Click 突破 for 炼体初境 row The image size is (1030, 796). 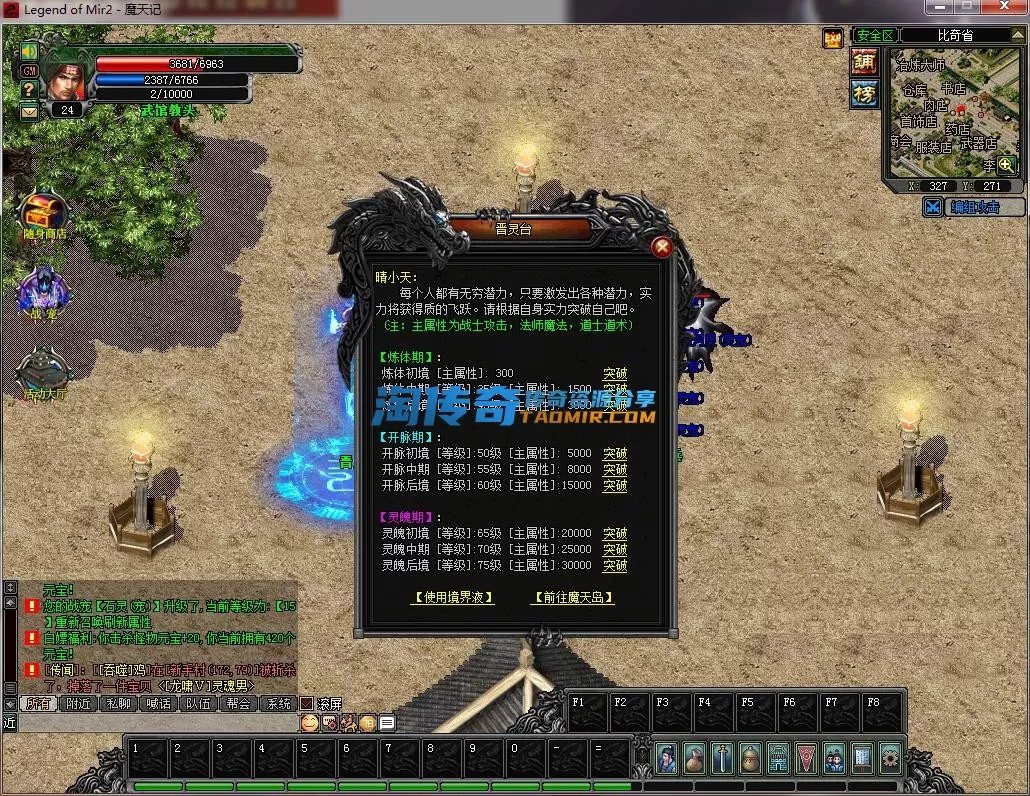(x=615, y=373)
